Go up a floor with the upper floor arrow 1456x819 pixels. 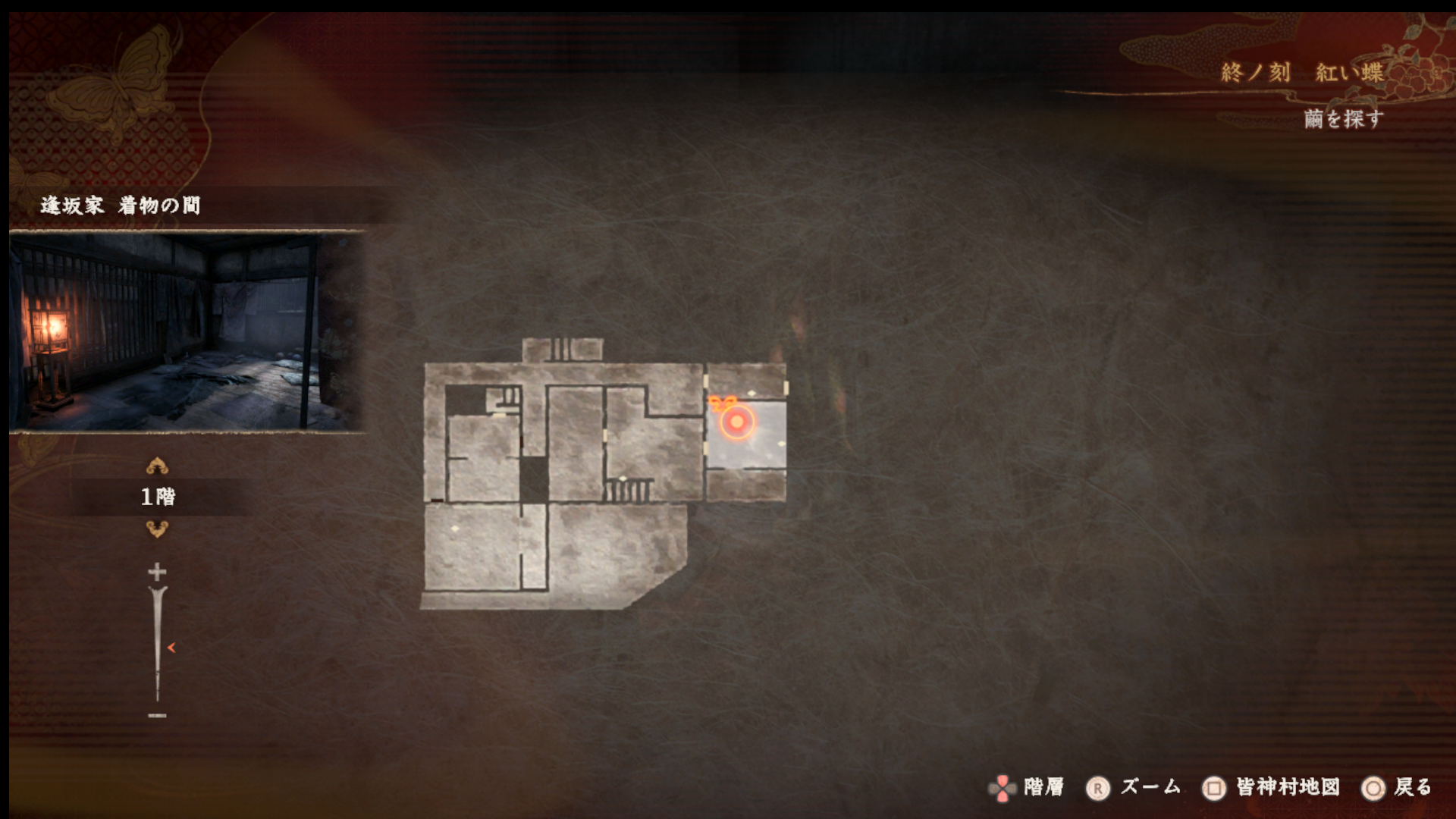(x=157, y=466)
